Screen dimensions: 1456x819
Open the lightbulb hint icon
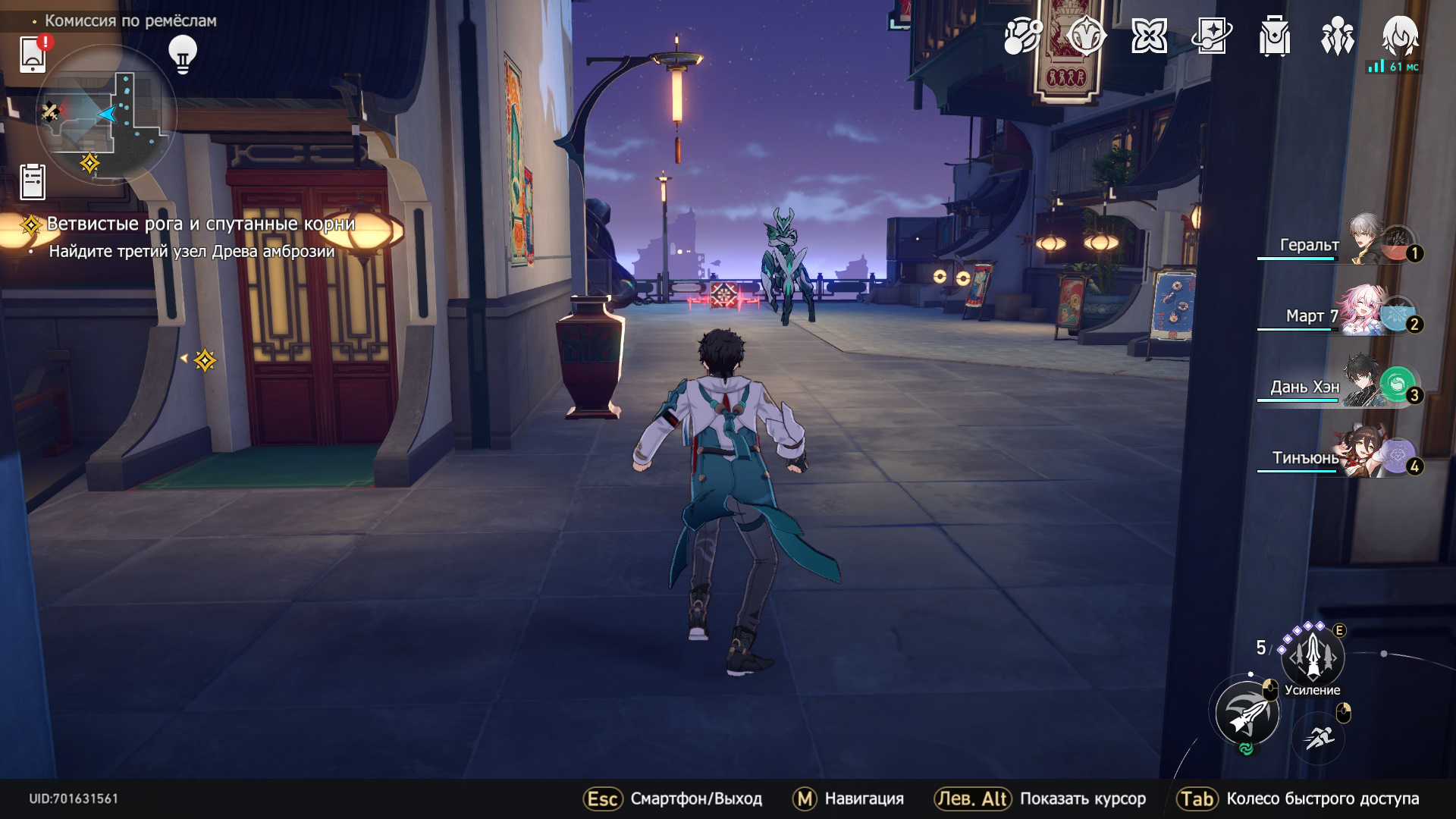click(x=182, y=54)
